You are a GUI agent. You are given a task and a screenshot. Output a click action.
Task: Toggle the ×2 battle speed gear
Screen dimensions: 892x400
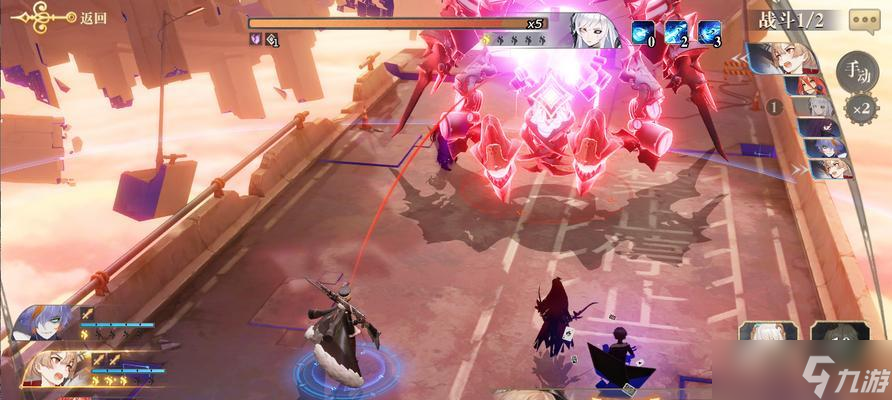(x=859, y=107)
